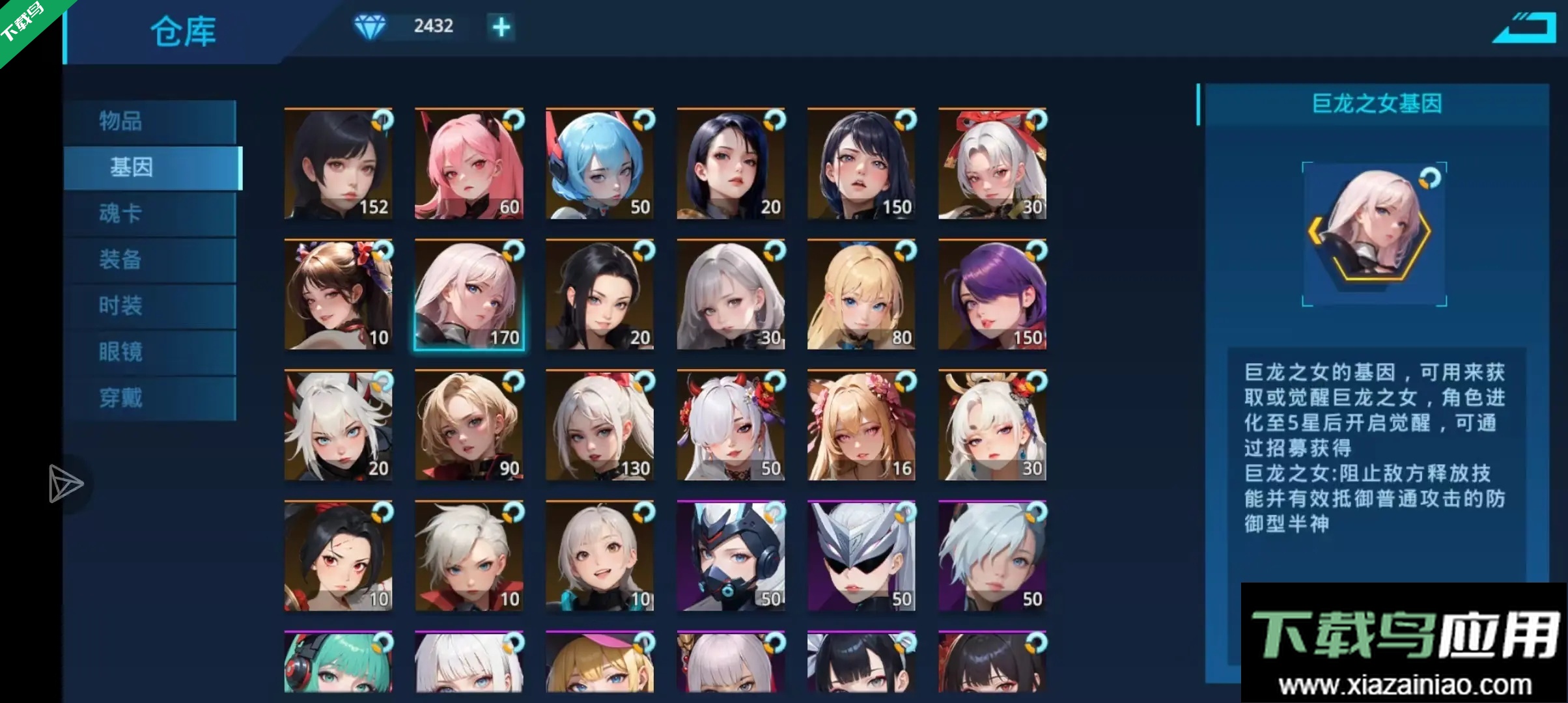Tap the paper plane share icon

point(65,484)
